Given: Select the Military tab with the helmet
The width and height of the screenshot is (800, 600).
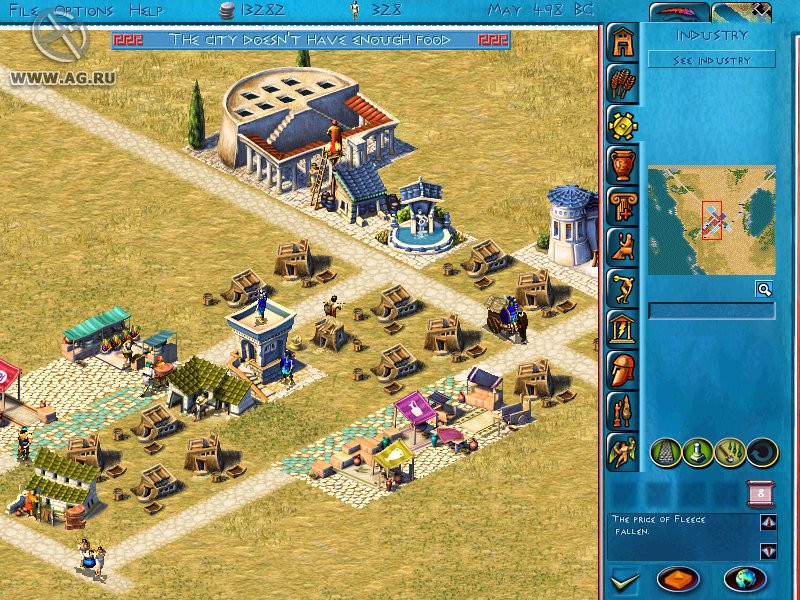Looking at the screenshot, I should click(x=621, y=368).
